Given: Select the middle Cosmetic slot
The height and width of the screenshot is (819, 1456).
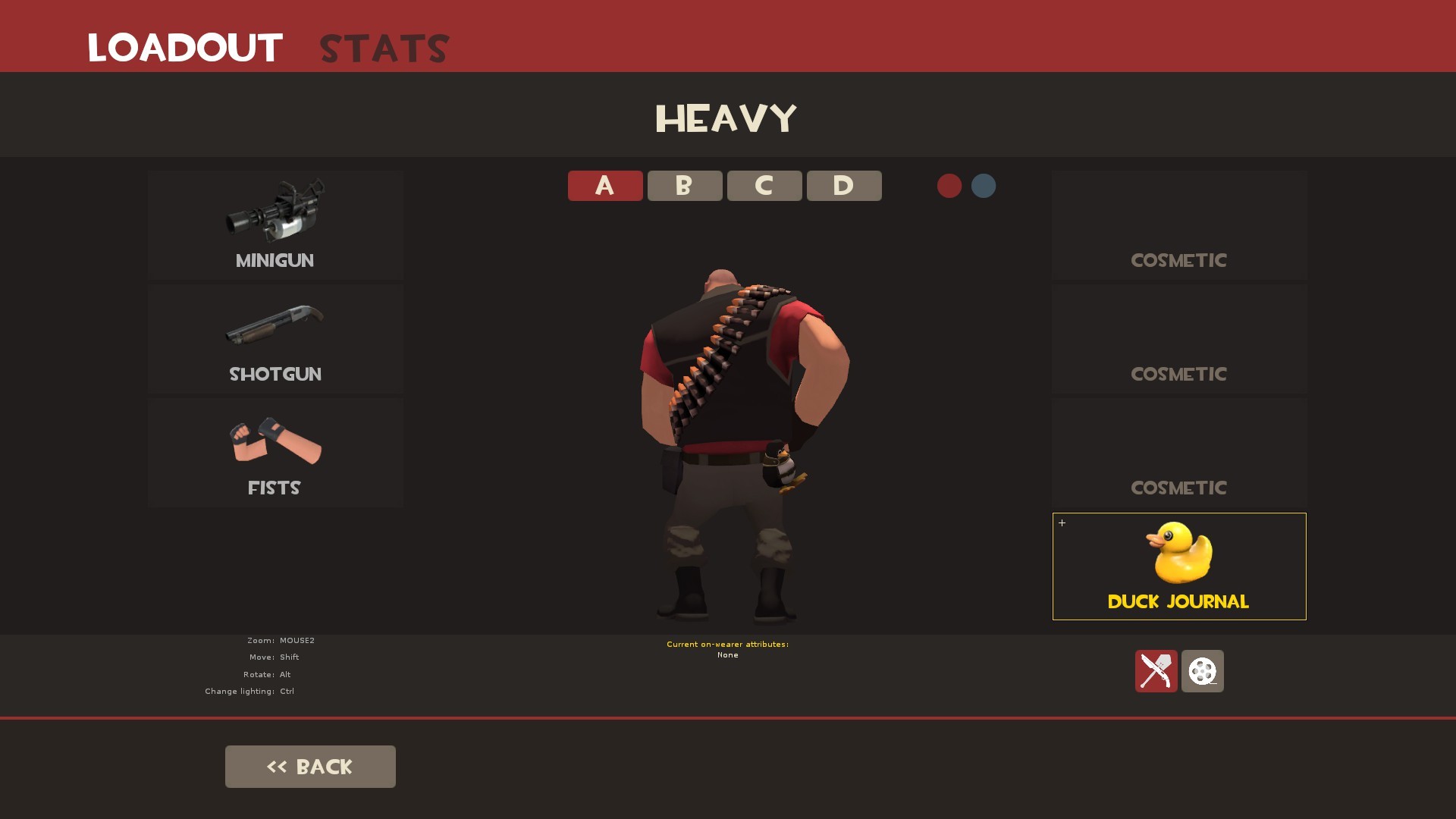Looking at the screenshot, I should tap(1178, 339).
